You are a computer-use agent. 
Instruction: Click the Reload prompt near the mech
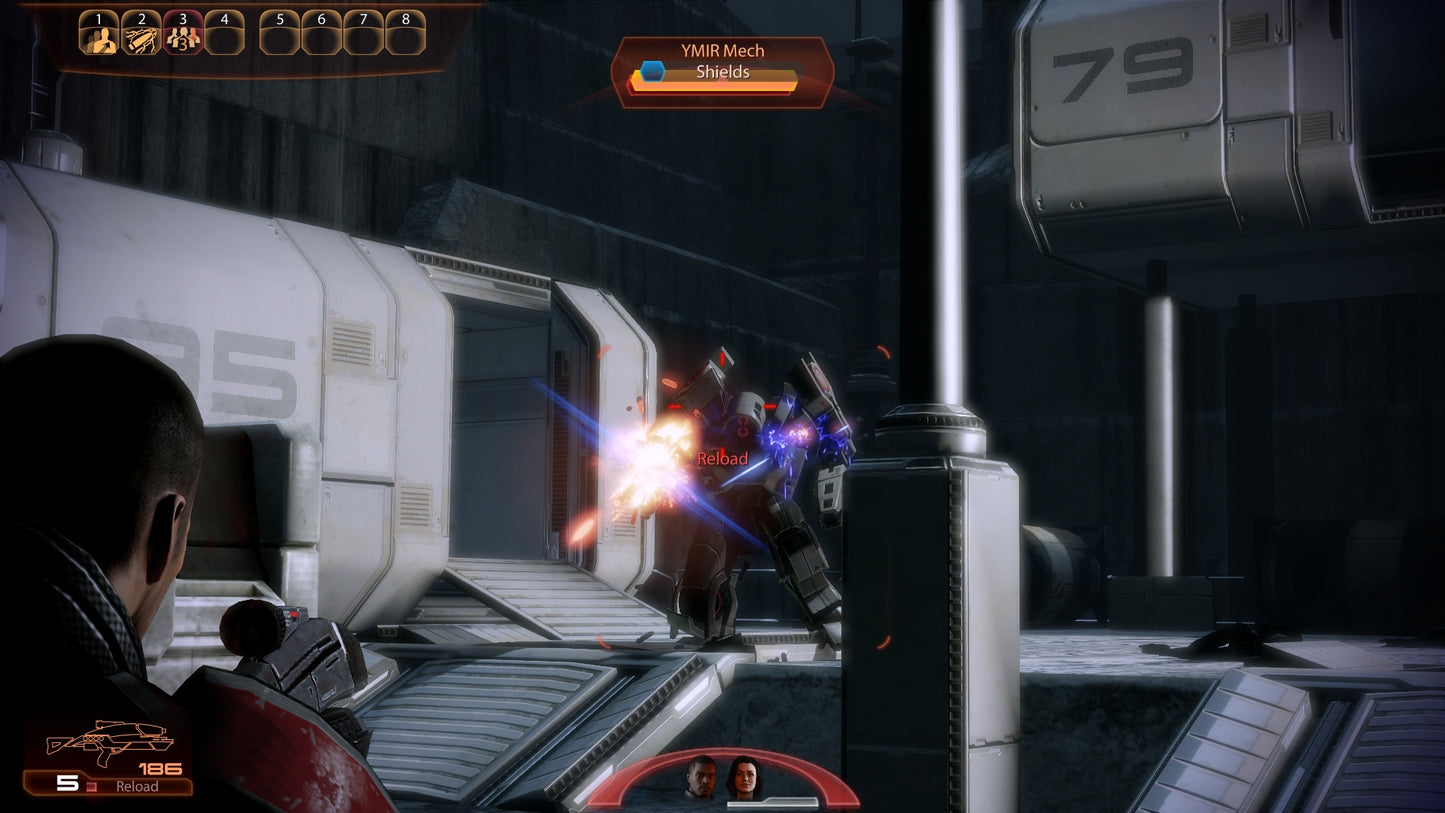721,458
